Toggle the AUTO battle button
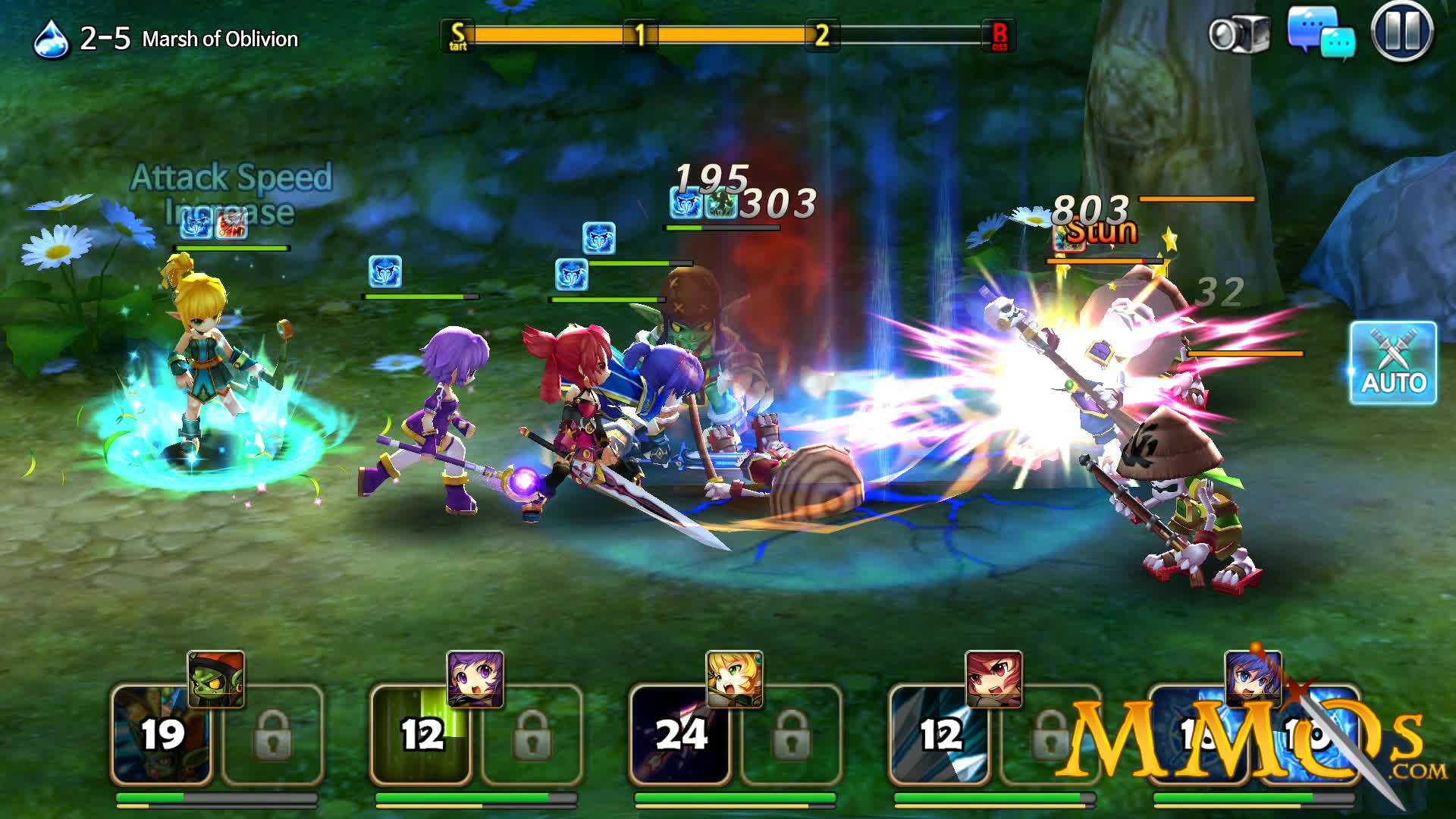Viewport: 1456px width, 819px height. (x=1393, y=362)
